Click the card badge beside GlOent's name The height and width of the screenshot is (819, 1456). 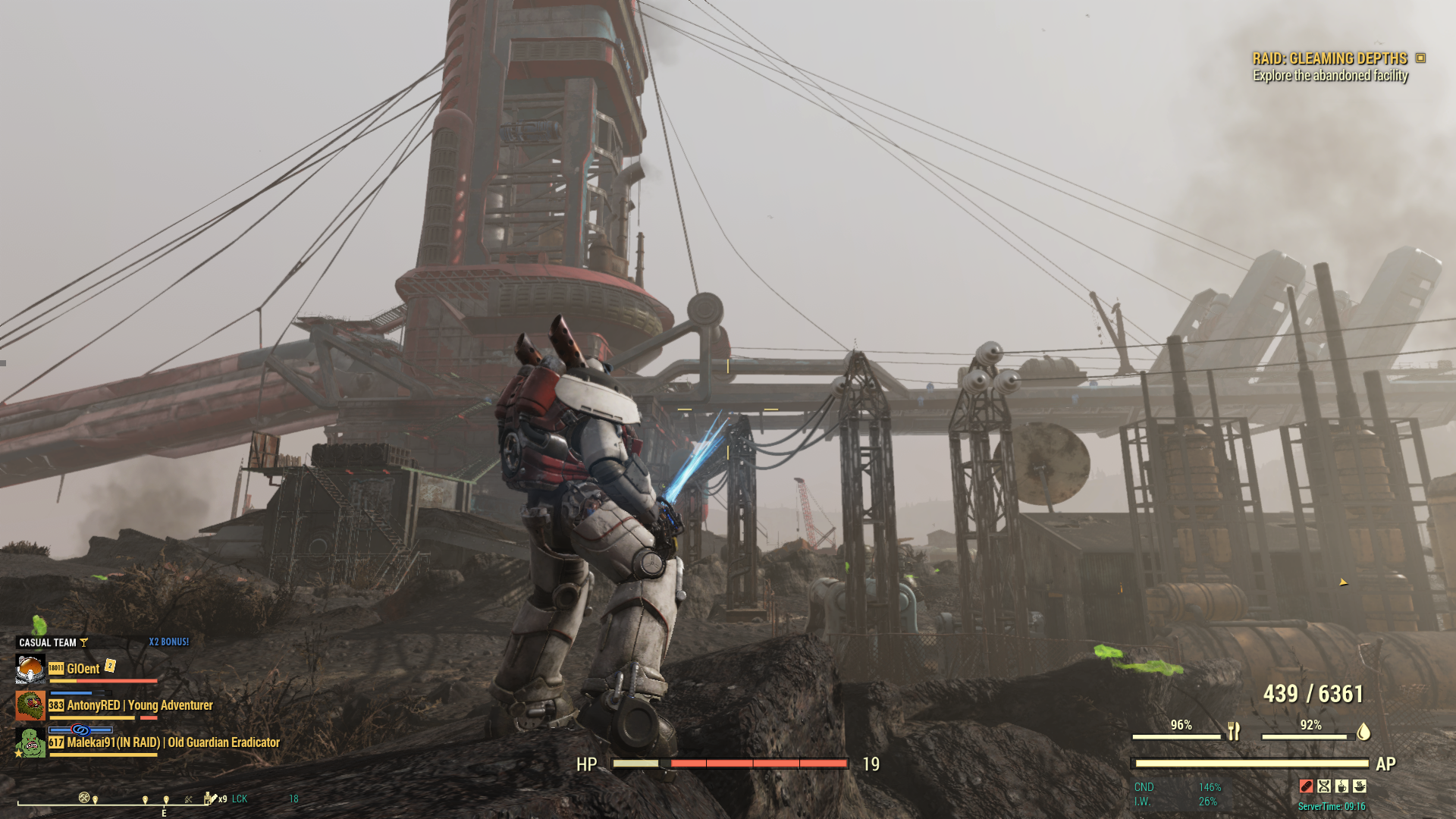110,666
